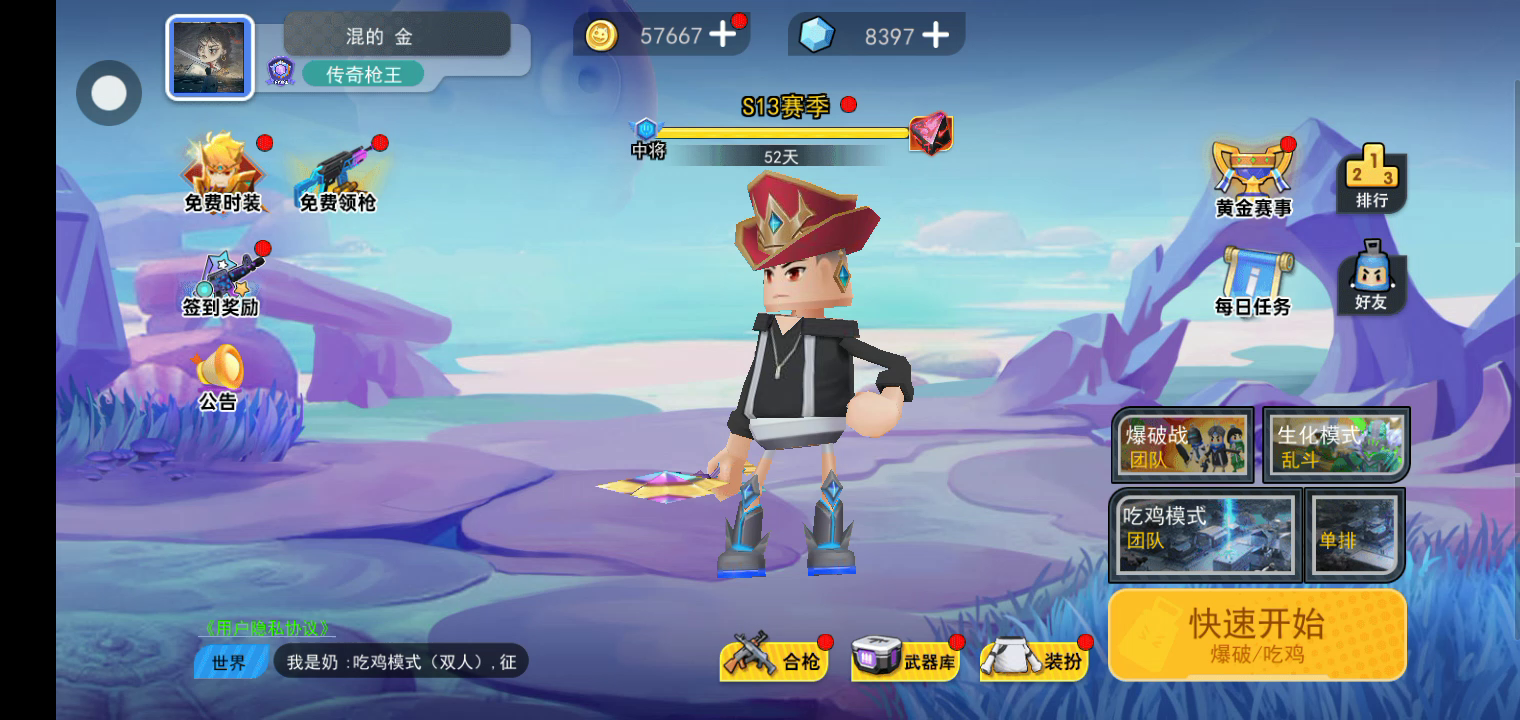1520x720 pixels.
Task: Open the 武器库 weapon arsenal
Action: click(905, 660)
